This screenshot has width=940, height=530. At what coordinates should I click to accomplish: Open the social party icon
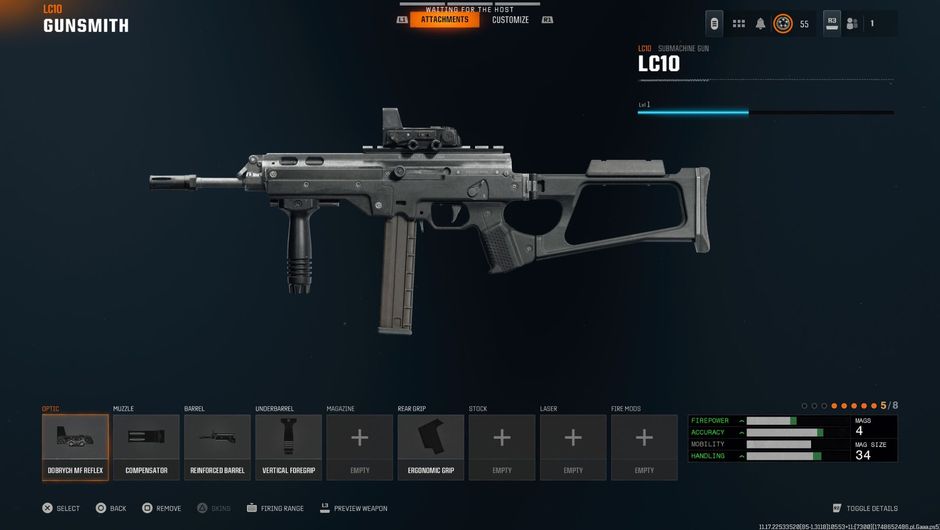pos(852,24)
